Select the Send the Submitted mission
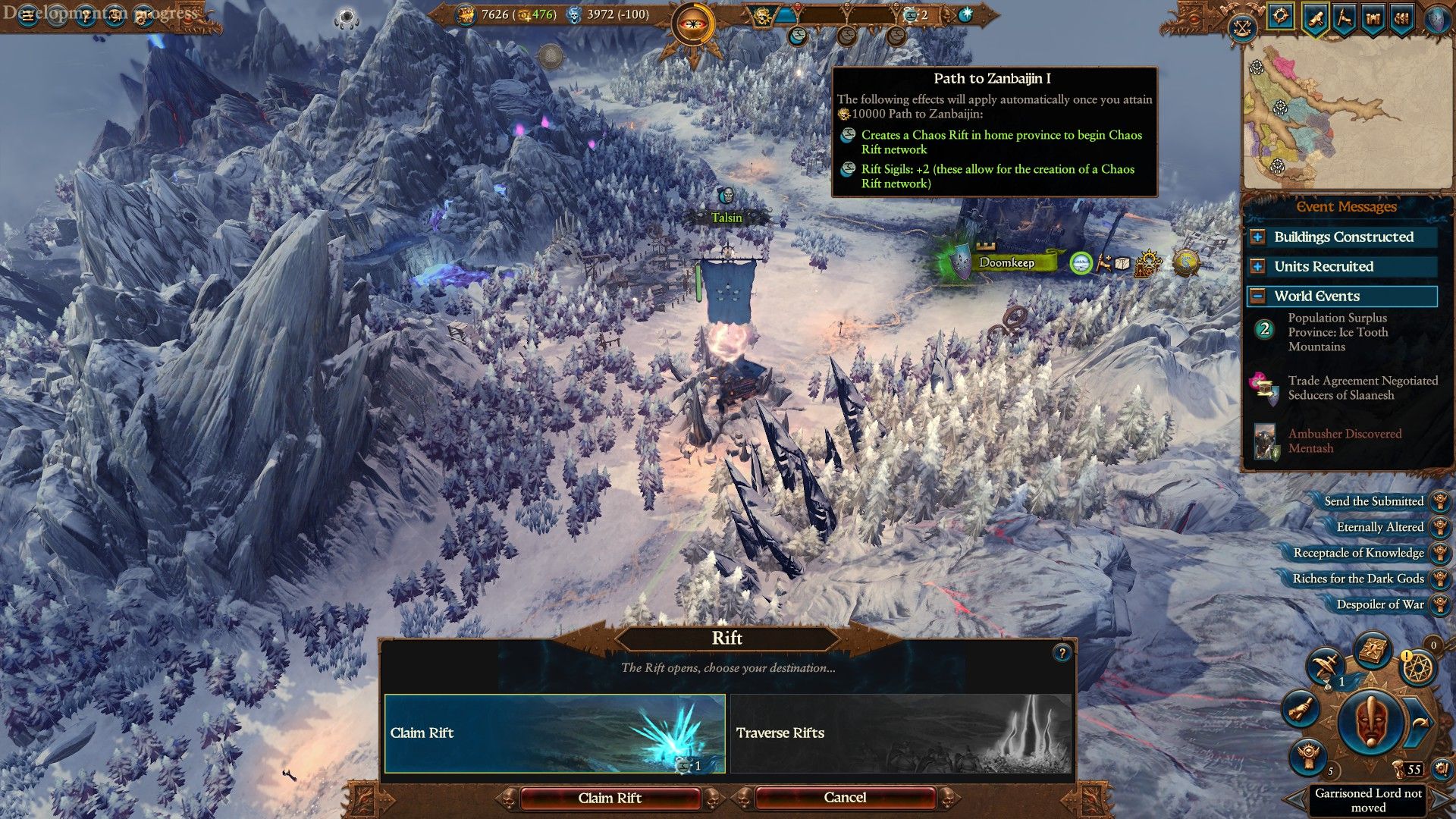 tap(1373, 501)
